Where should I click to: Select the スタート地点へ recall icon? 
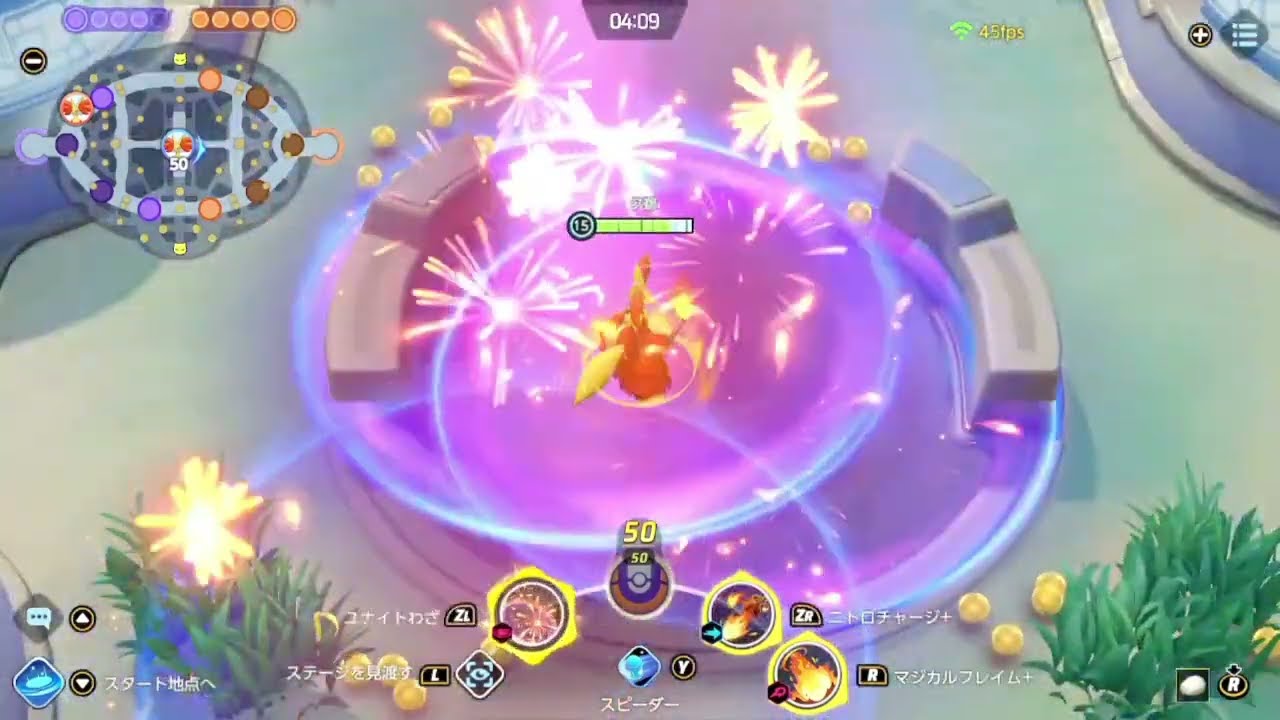click(39, 678)
